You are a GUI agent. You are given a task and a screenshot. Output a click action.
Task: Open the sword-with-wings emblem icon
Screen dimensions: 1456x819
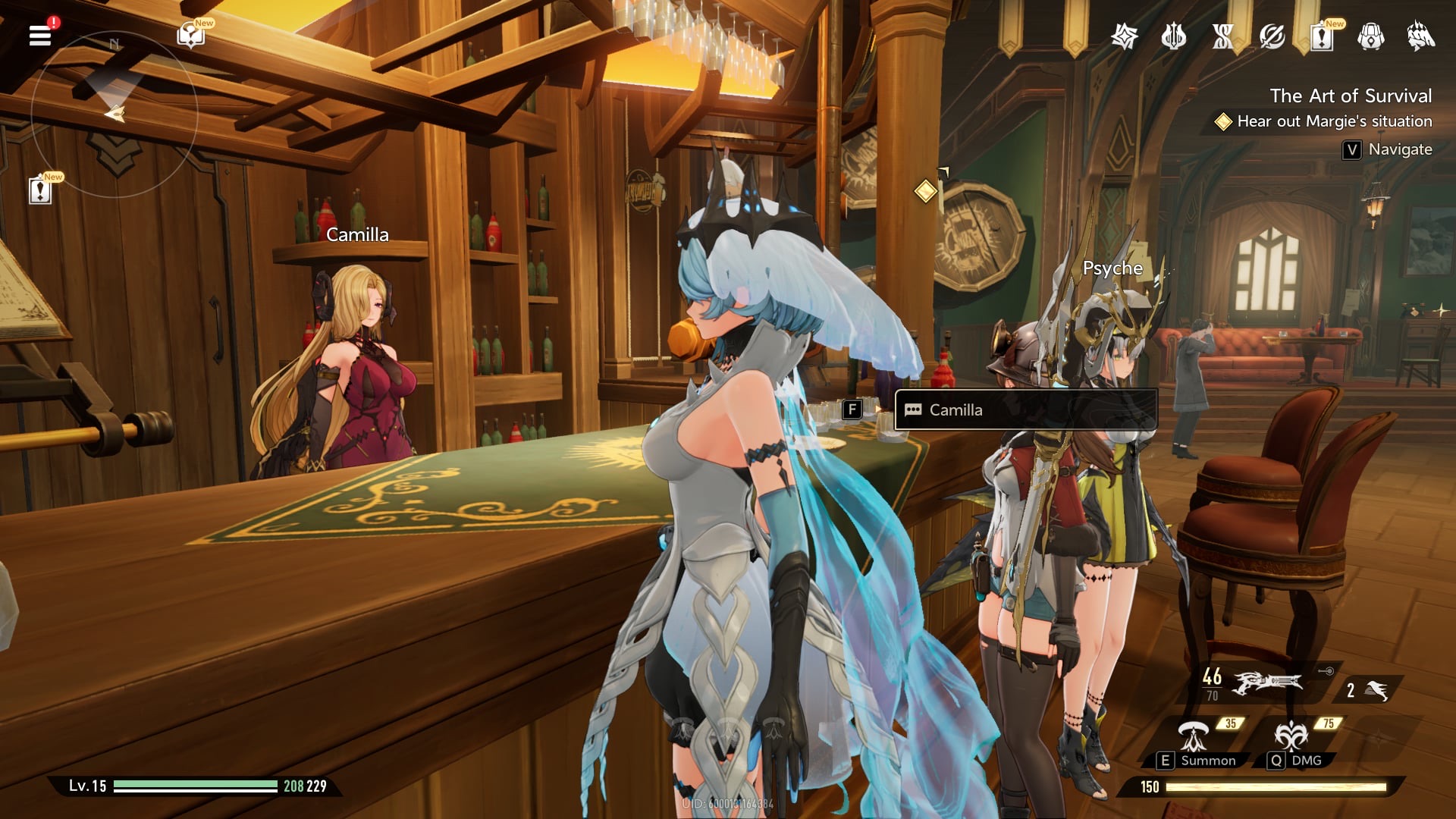click(x=1173, y=36)
